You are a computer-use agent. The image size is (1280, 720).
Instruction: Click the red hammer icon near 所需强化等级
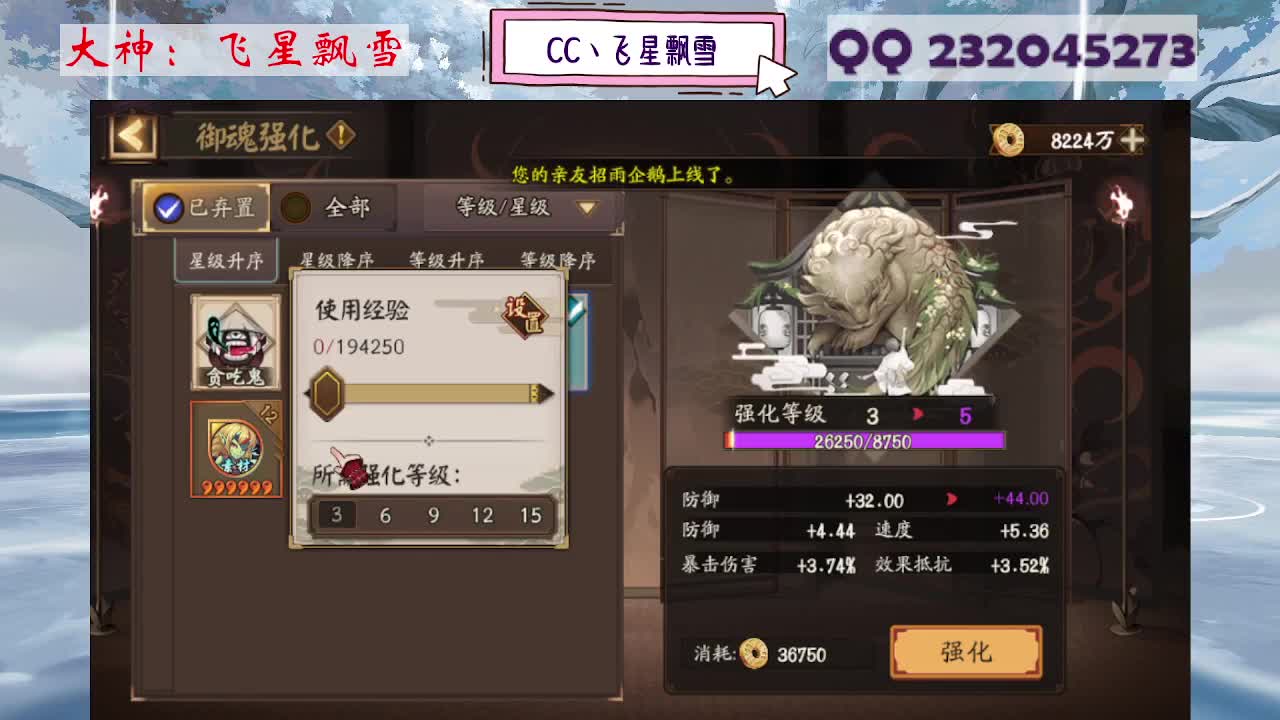coord(352,466)
